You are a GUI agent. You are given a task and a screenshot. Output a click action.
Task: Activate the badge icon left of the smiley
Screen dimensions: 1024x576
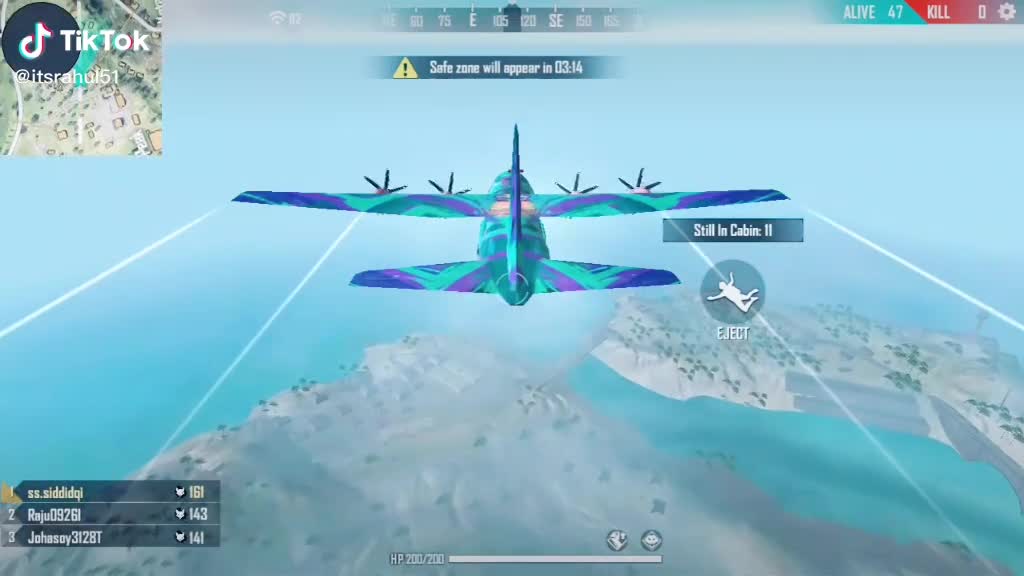pos(618,541)
